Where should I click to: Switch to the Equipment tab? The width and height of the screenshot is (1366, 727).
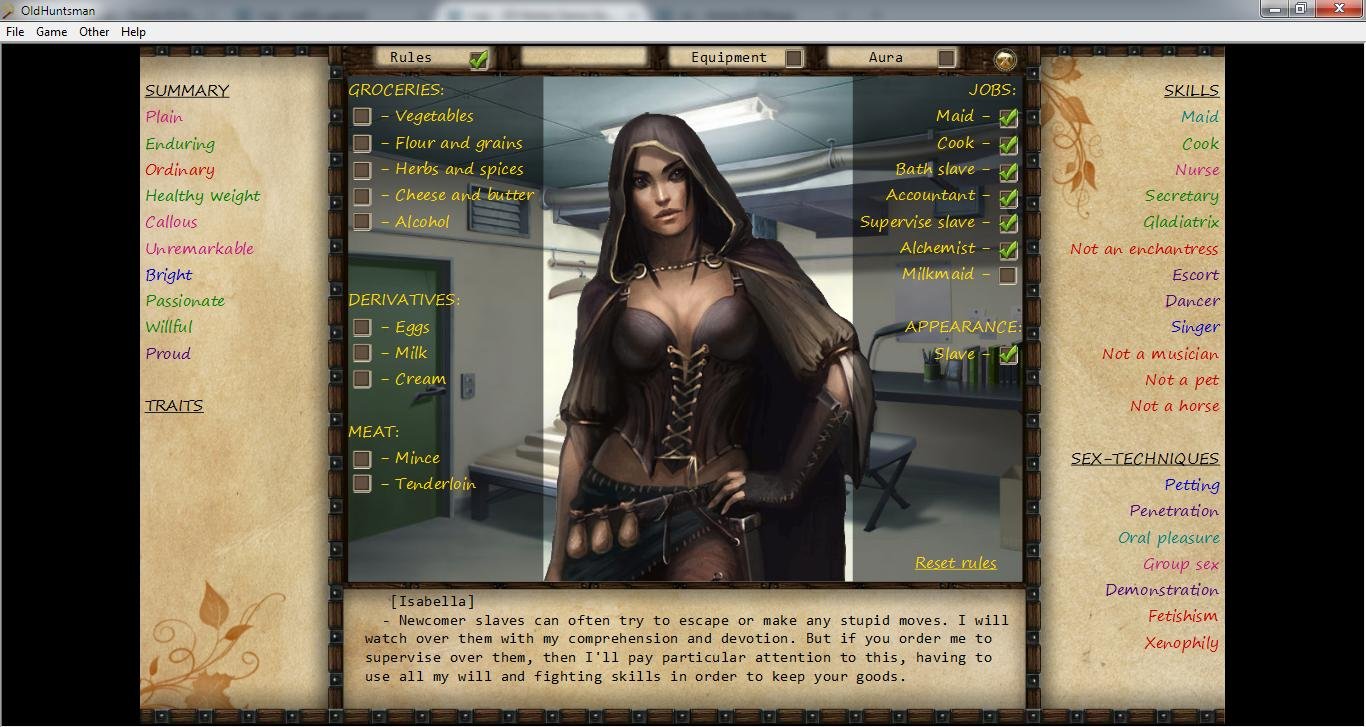[x=793, y=58]
